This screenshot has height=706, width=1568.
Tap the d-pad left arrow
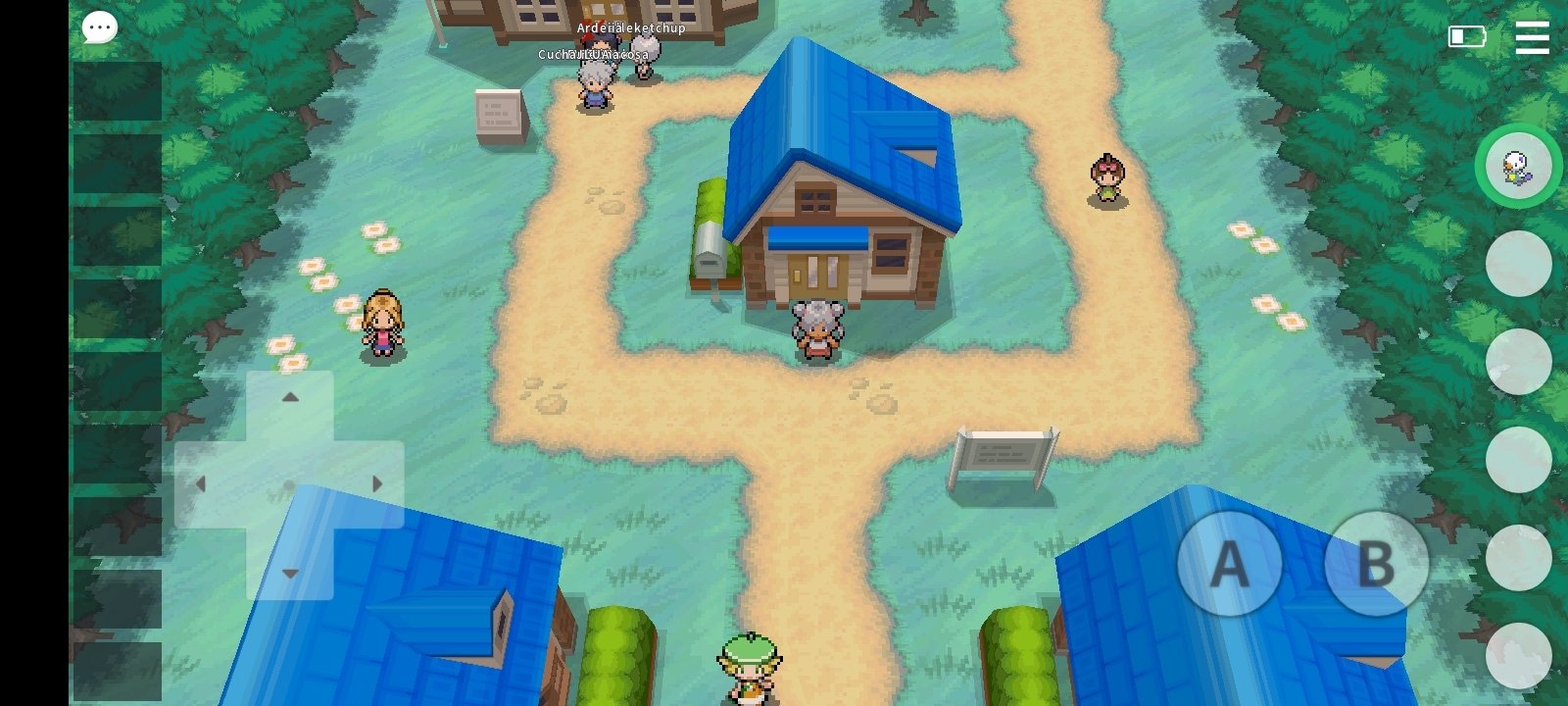pyautogui.click(x=202, y=484)
